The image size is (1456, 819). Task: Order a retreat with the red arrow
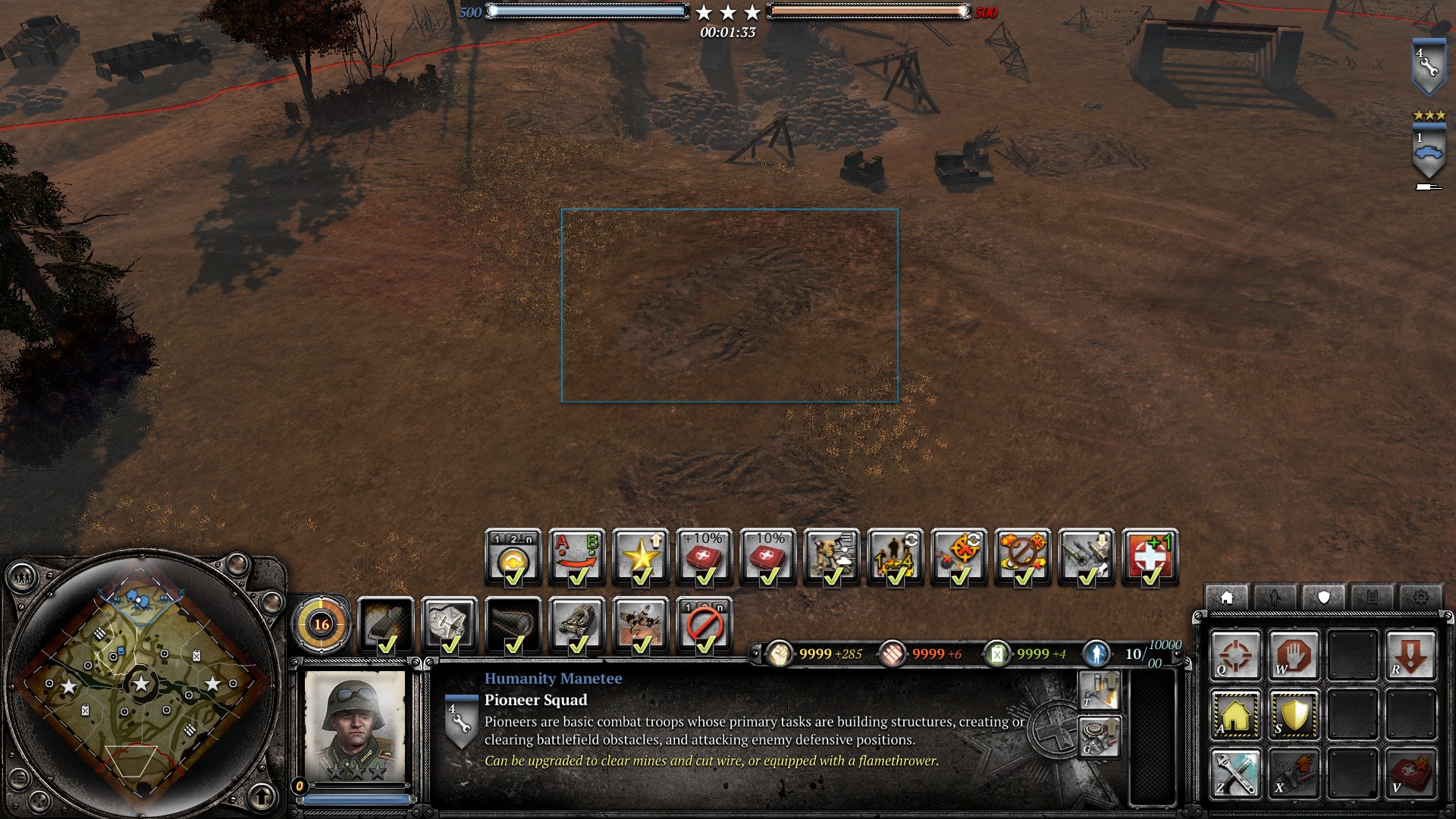[1410, 654]
